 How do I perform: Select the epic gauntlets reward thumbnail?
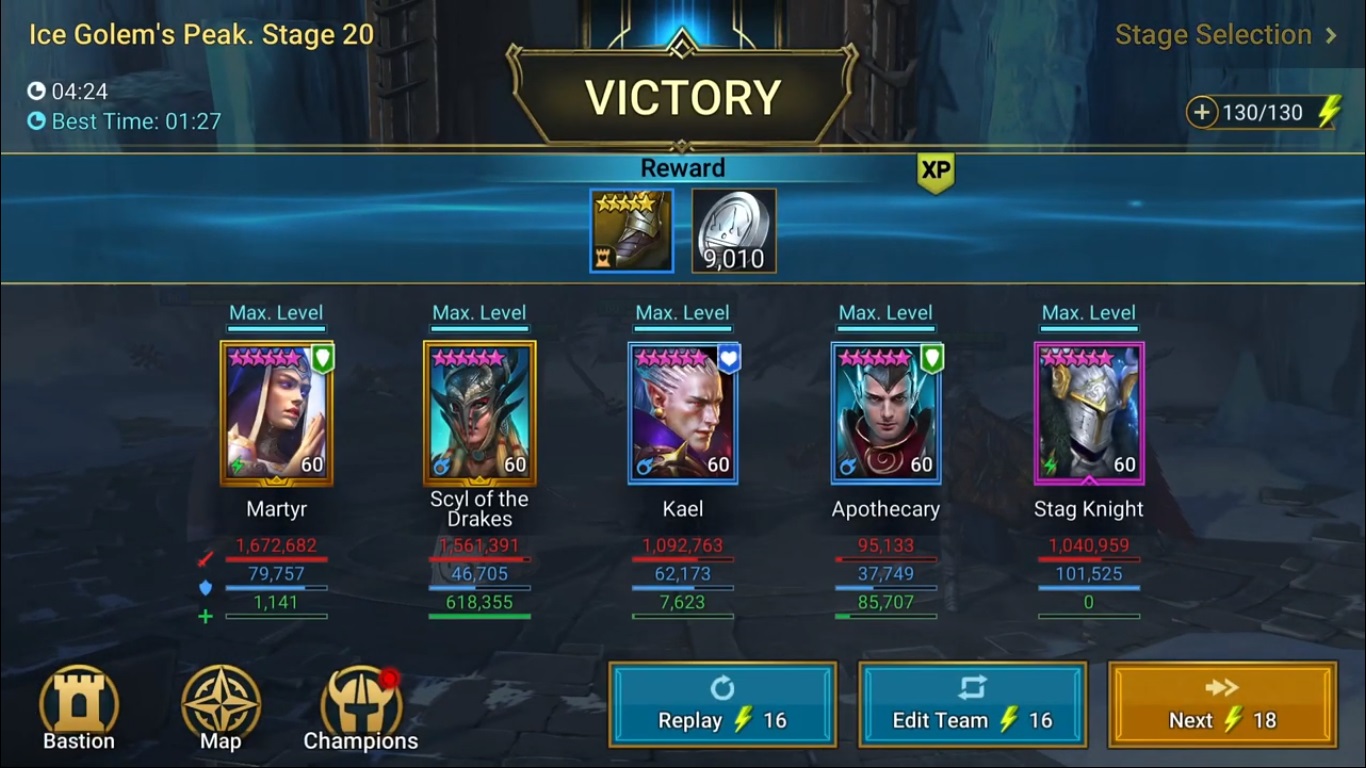pos(631,230)
